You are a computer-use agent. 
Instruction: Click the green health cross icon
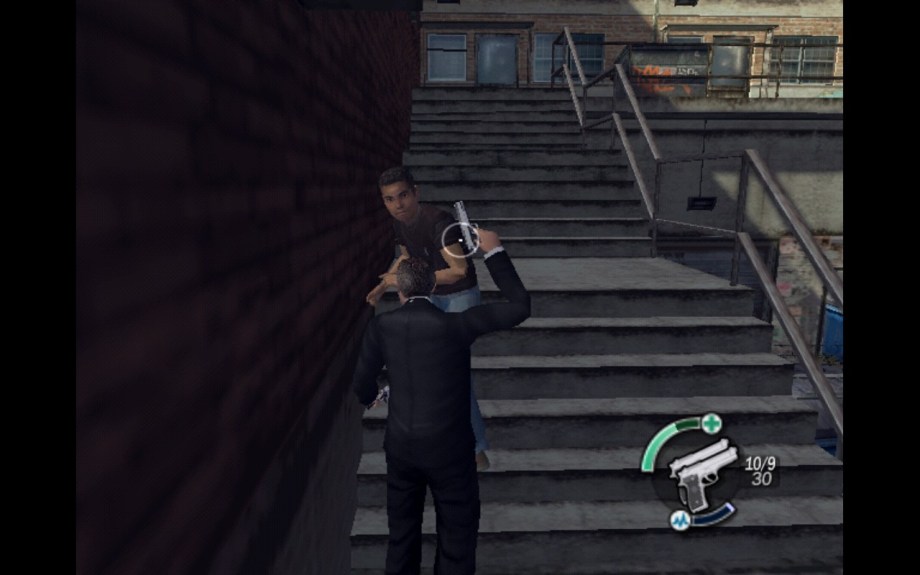click(x=711, y=422)
